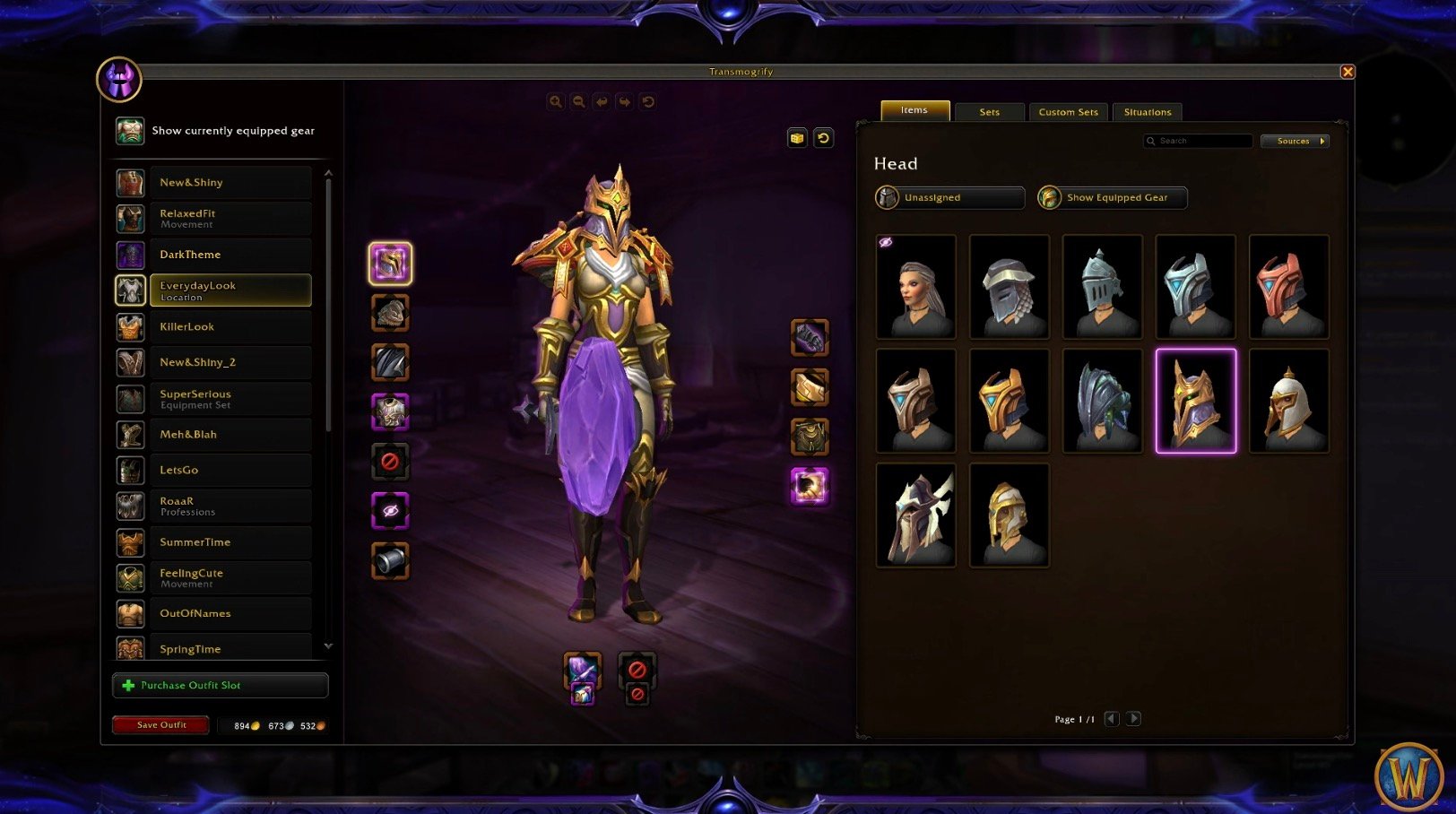The image size is (1456, 814).
Task: Select the red visored helmet appearance
Action: click(1288, 287)
